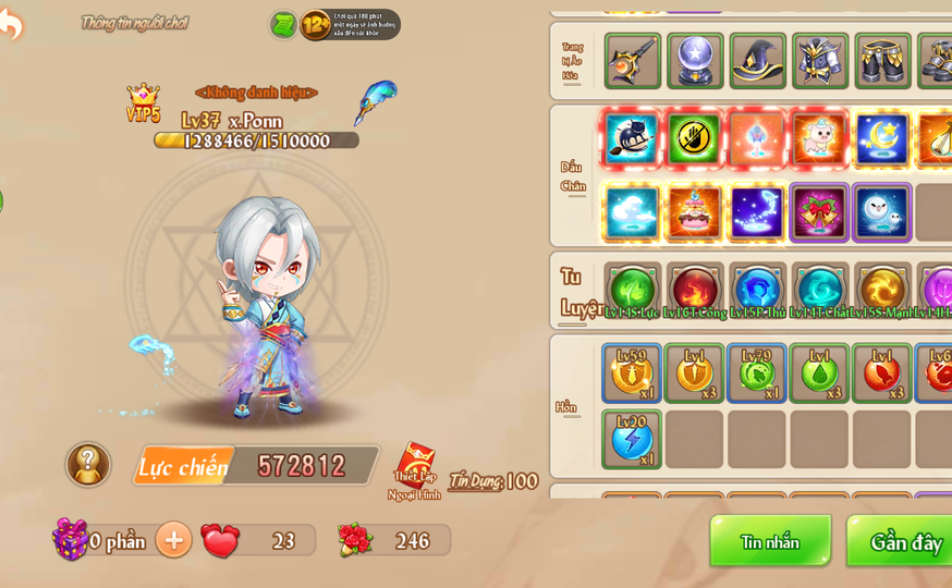Choose the crescent moon footprint icon
Image resolution: width=952 pixels, height=588 pixels.
[x=881, y=138]
